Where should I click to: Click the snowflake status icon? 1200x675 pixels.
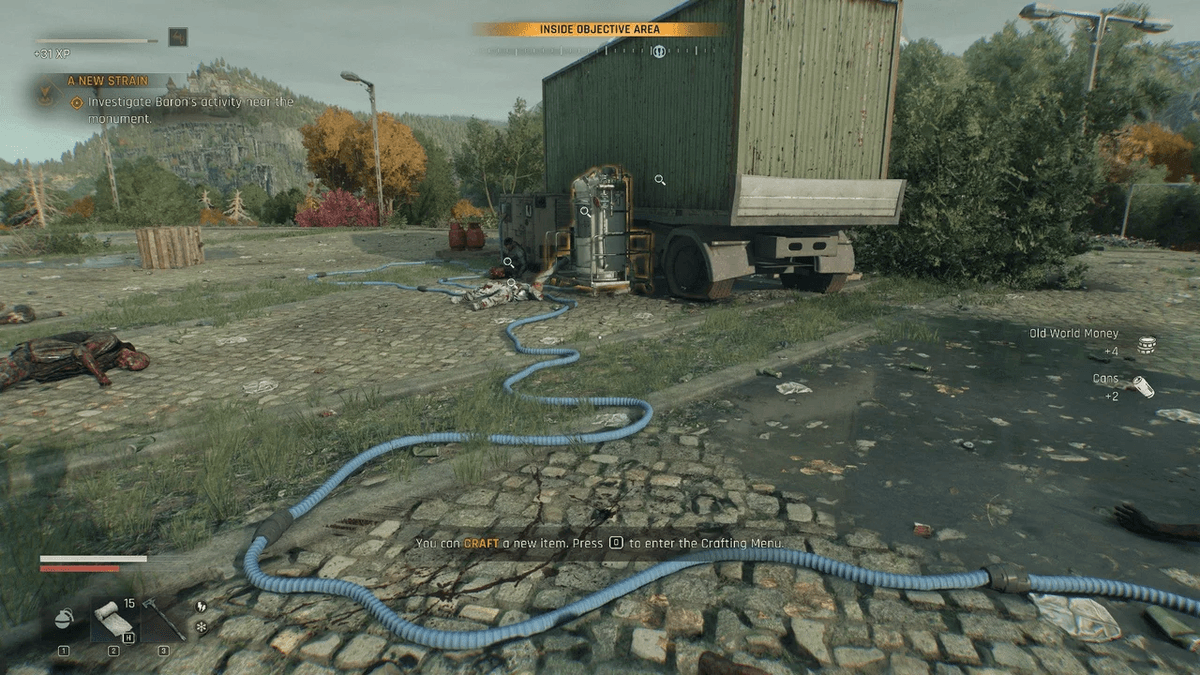point(200,627)
